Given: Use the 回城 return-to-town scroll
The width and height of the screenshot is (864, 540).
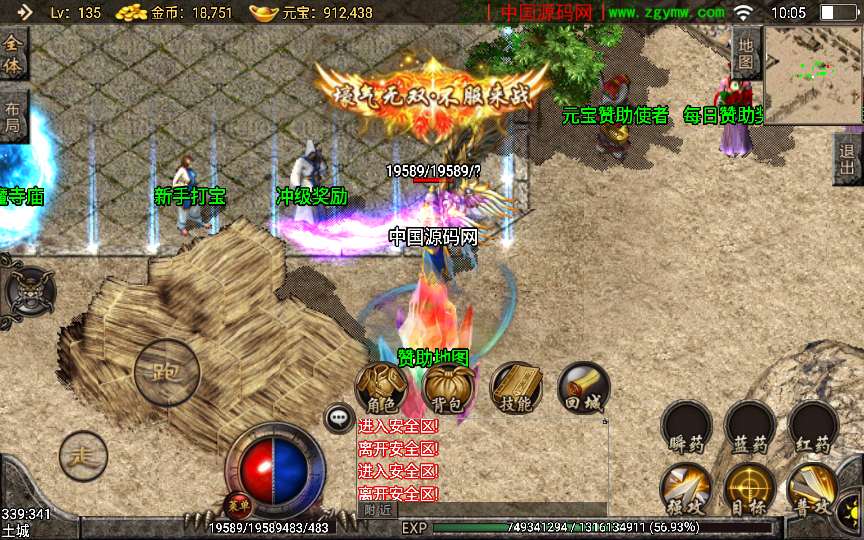Looking at the screenshot, I should [582, 386].
